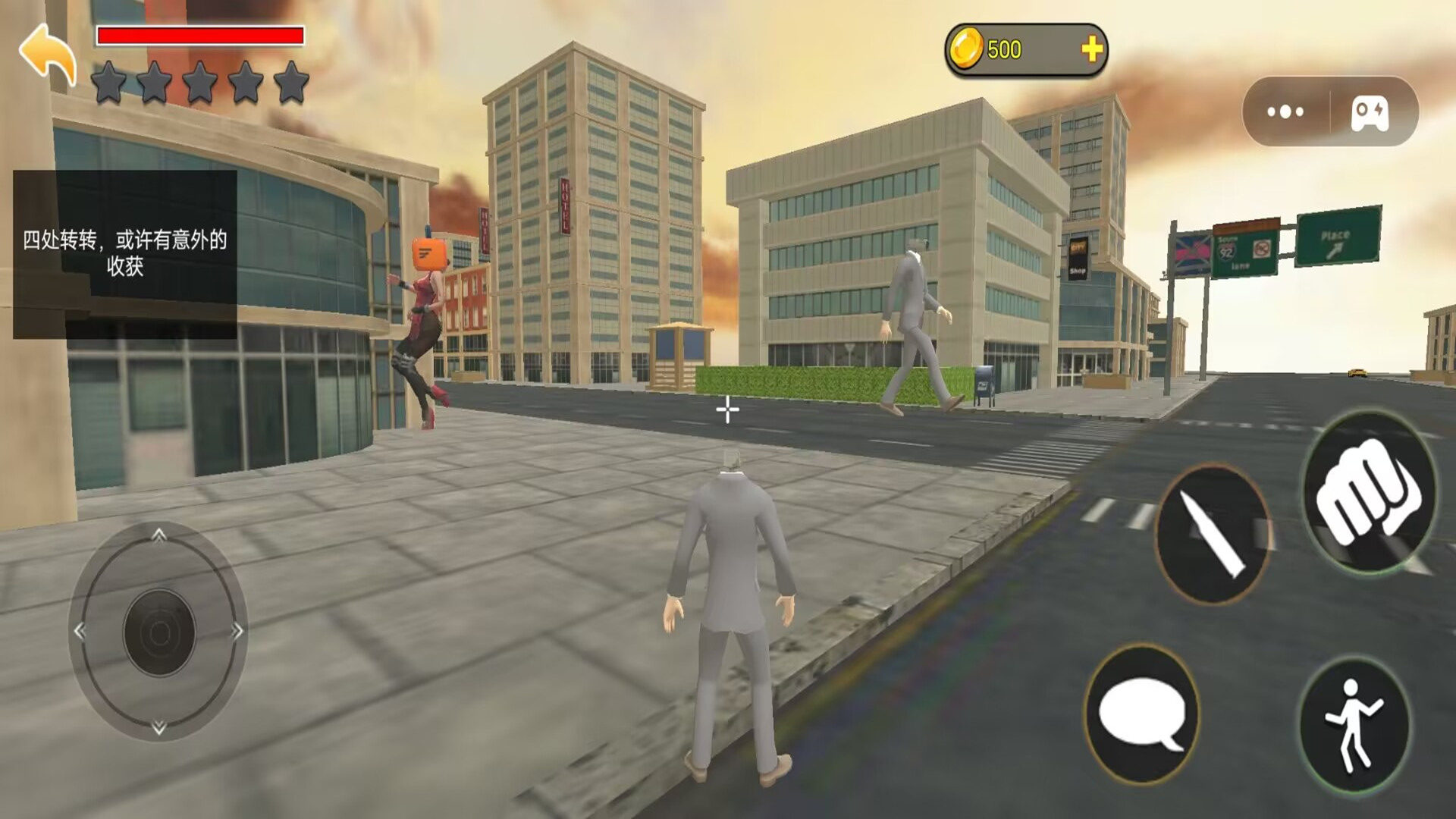Fire with the bullet shoot button
The width and height of the screenshot is (1456, 819).
1213,534
